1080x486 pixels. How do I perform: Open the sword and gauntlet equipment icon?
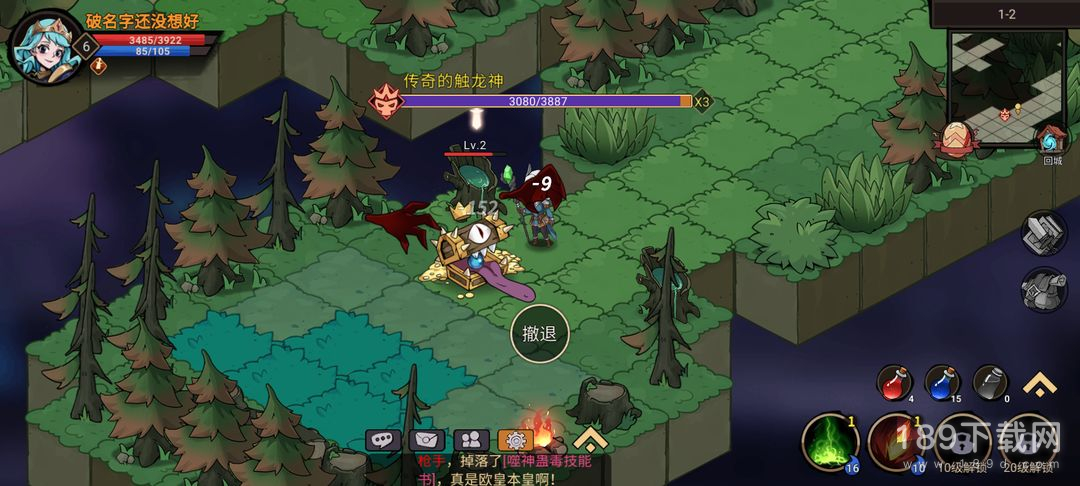(x=1043, y=233)
